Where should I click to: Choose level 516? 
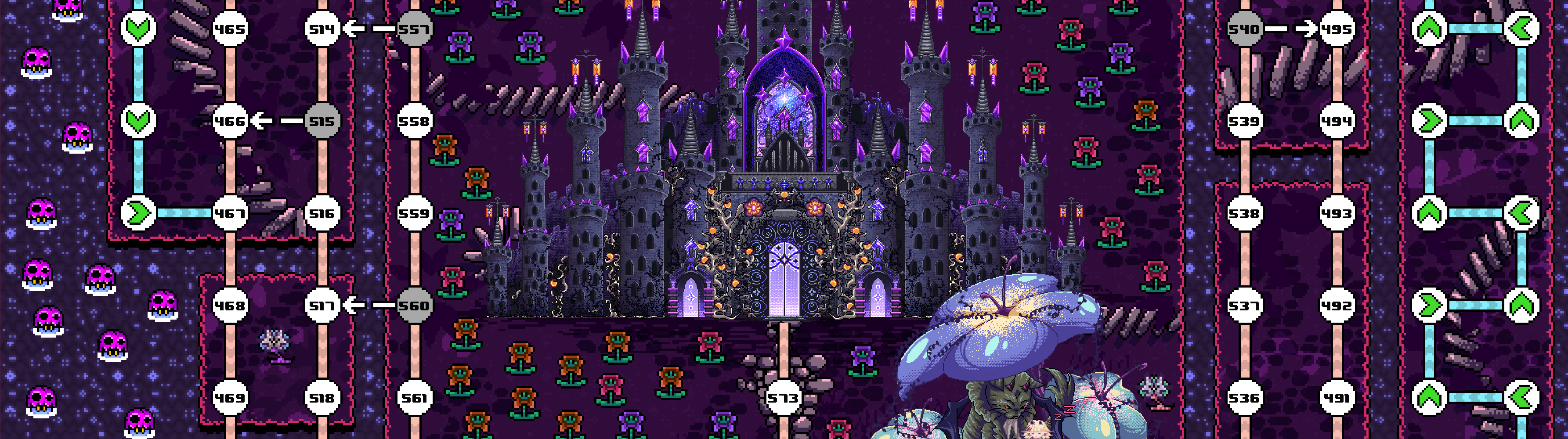322,213
